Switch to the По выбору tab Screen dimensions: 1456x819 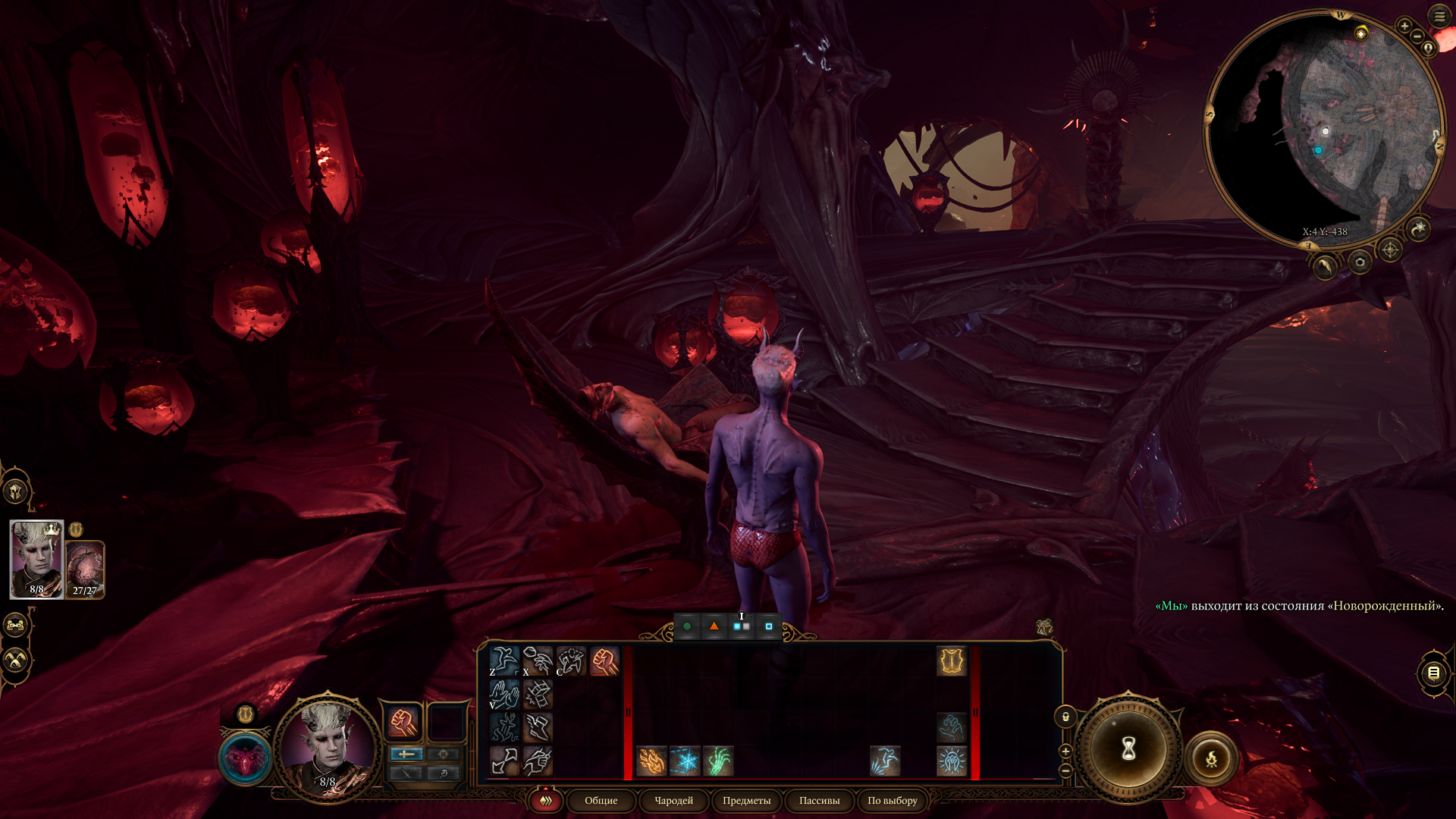tap(892, 801)
